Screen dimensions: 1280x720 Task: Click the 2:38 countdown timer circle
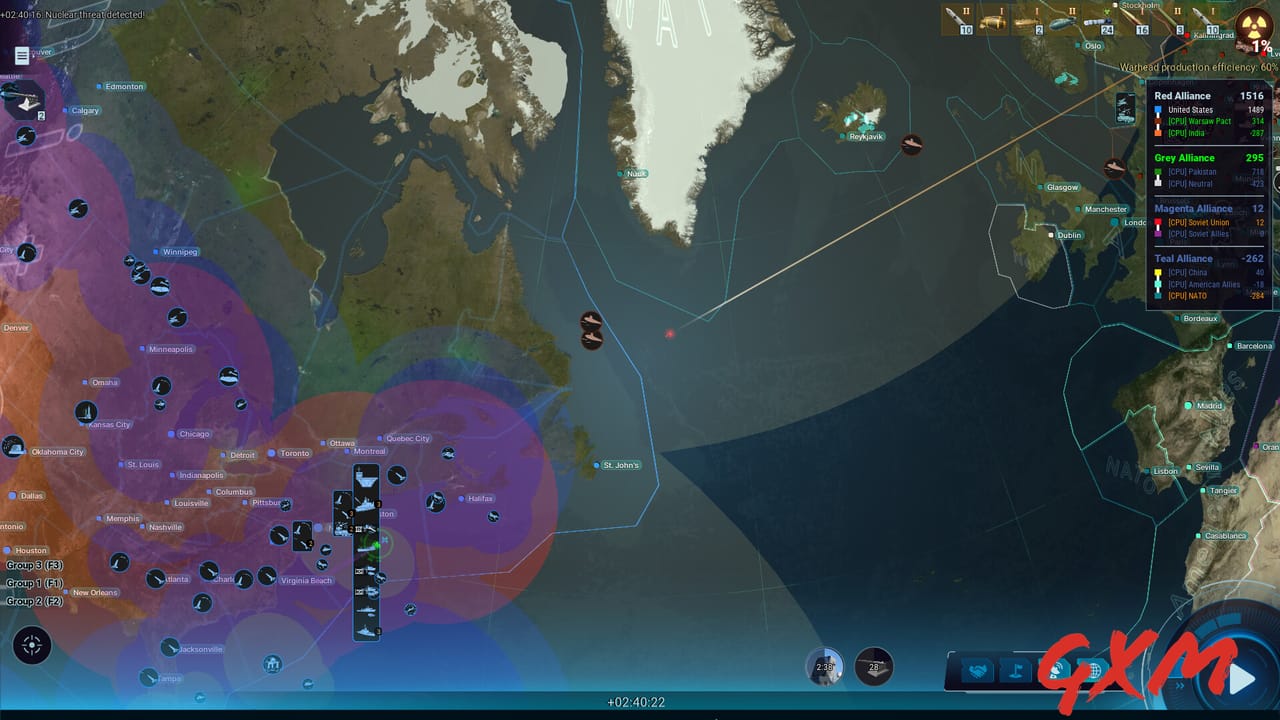point(824,666)
